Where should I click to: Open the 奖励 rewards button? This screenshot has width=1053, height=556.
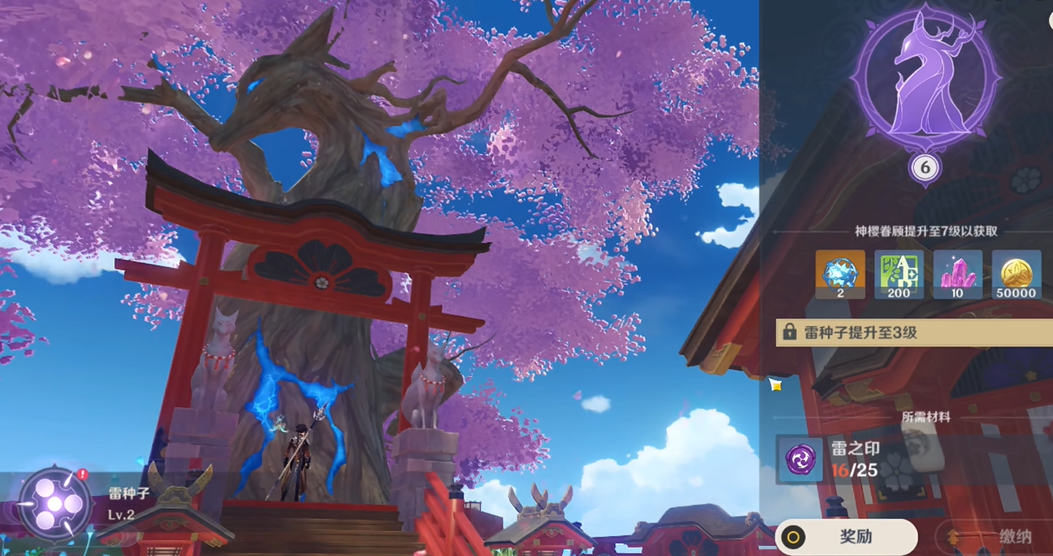pyautogui.click(x=846, y=537)
